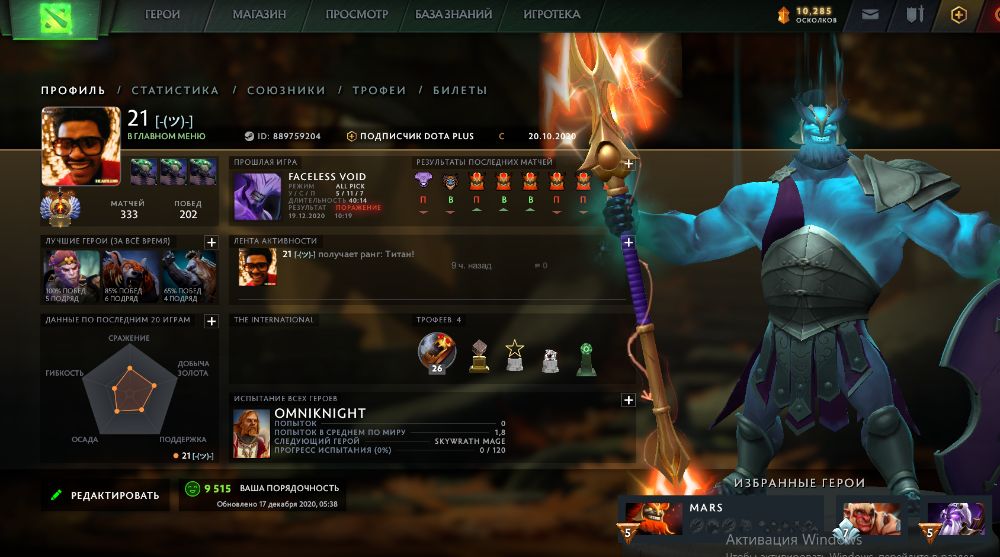Open the ИГРОТЕКА arcade menu
1000x557 pixels.
coord(551,15)
